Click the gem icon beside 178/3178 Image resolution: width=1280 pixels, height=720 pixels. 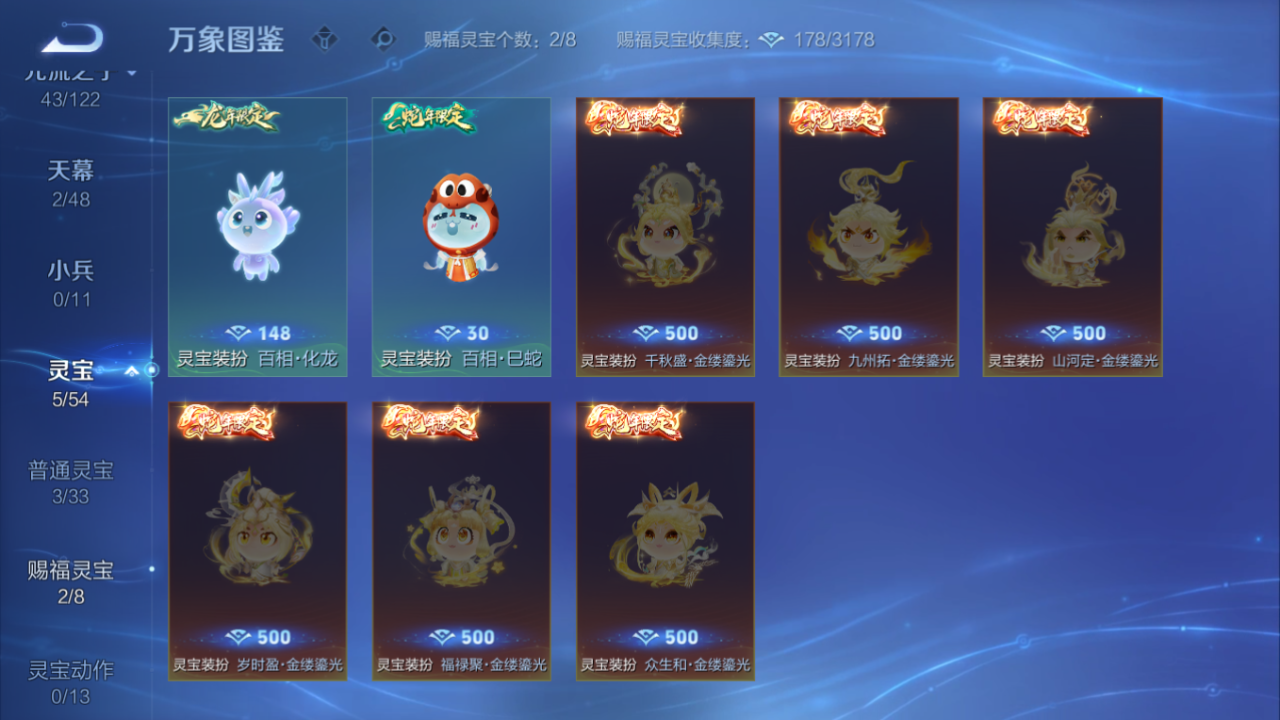[x=770, y=40]
